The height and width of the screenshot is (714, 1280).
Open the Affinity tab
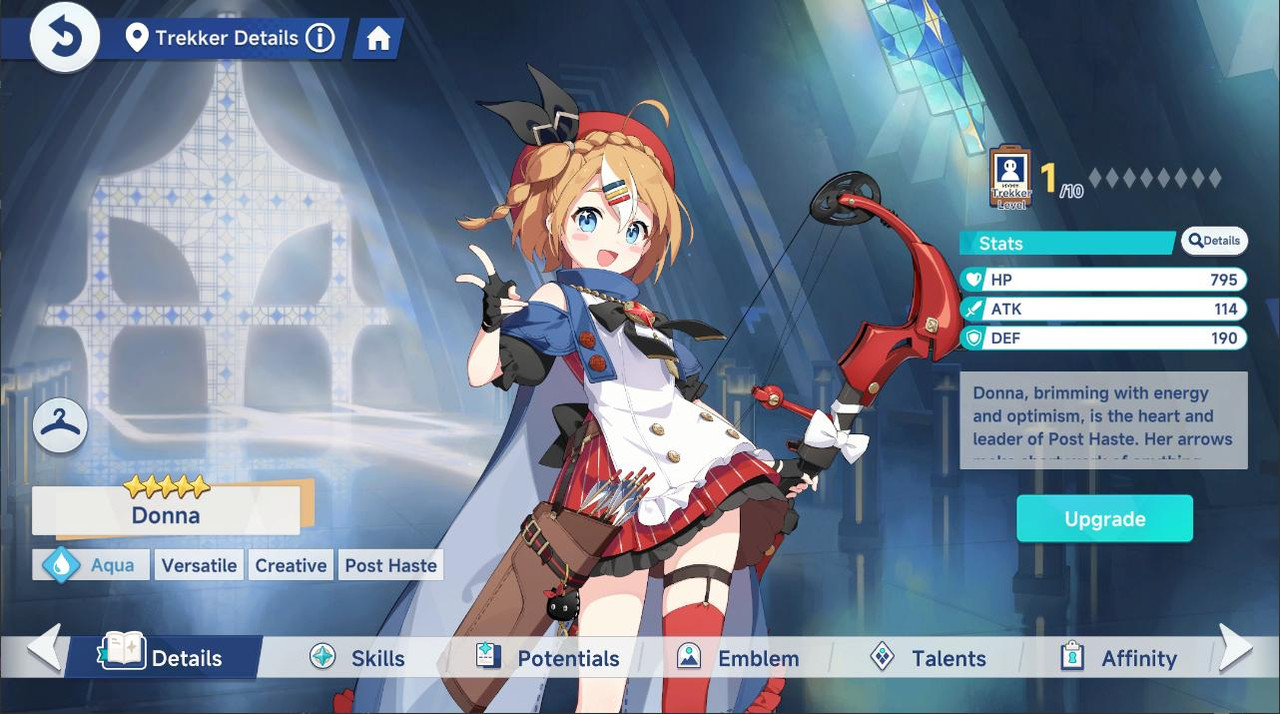pyautogui.click(x=1118, y=658)
